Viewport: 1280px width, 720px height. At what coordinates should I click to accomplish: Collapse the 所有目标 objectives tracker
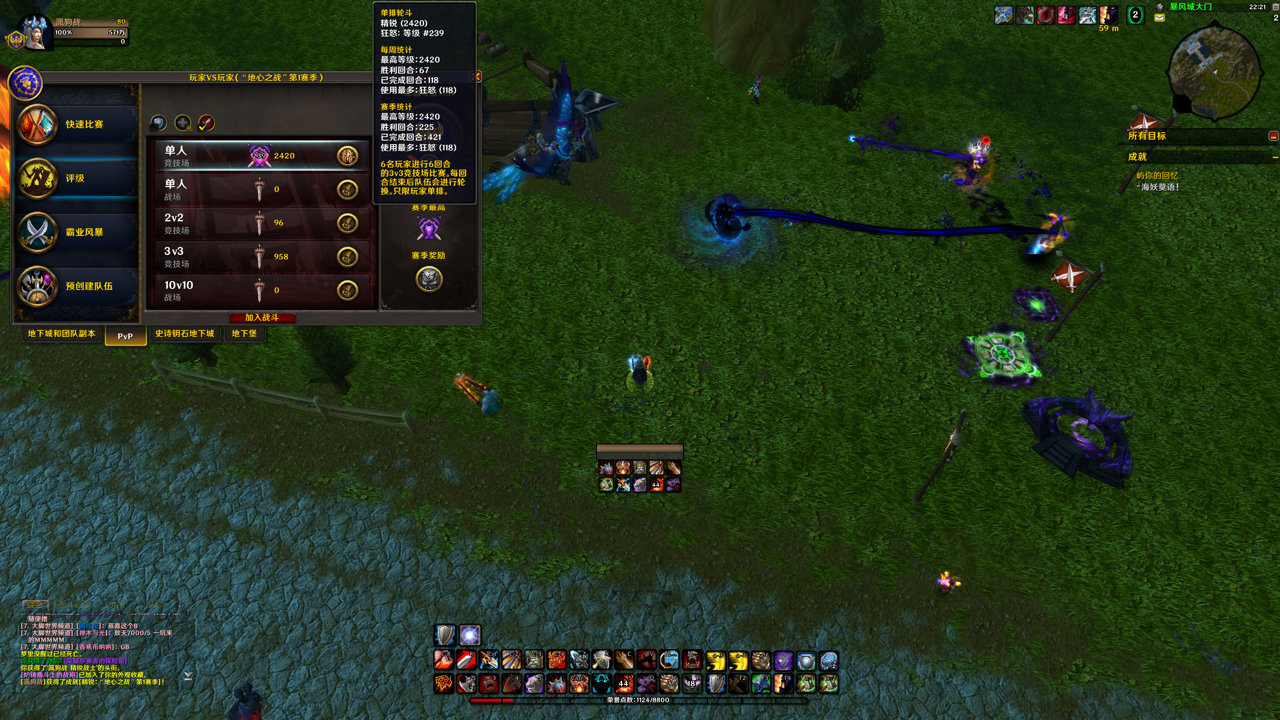[x=1273, y=136]
